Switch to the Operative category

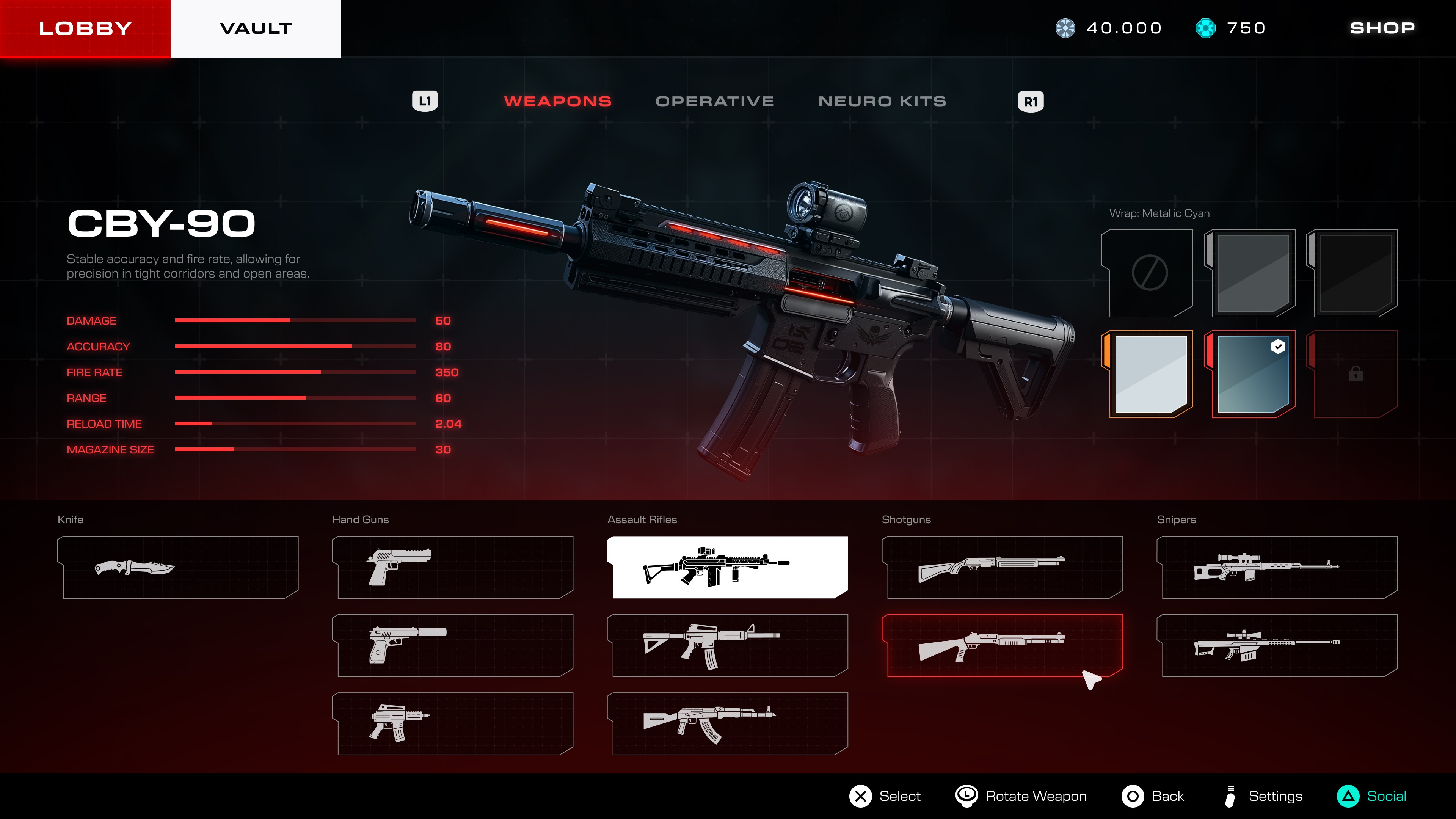tap(714, 101)
